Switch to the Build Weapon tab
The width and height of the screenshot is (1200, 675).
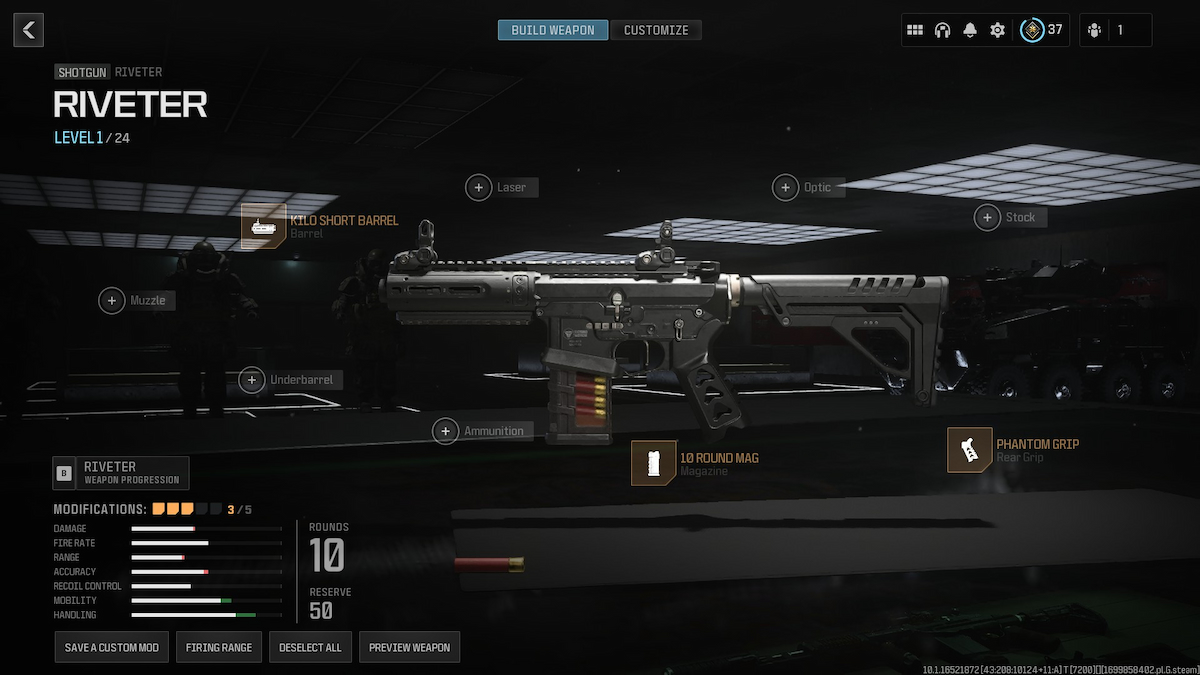(553, 30)
